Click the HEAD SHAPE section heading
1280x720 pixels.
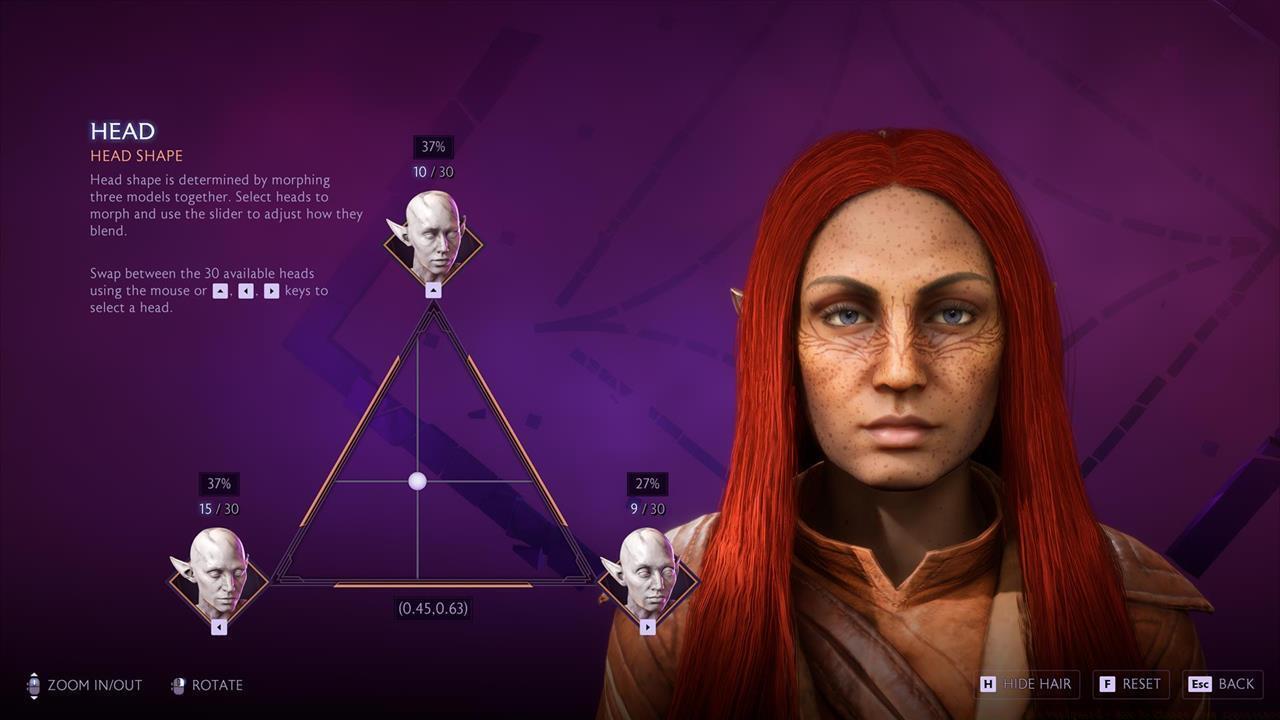click(x=137, y=155)
